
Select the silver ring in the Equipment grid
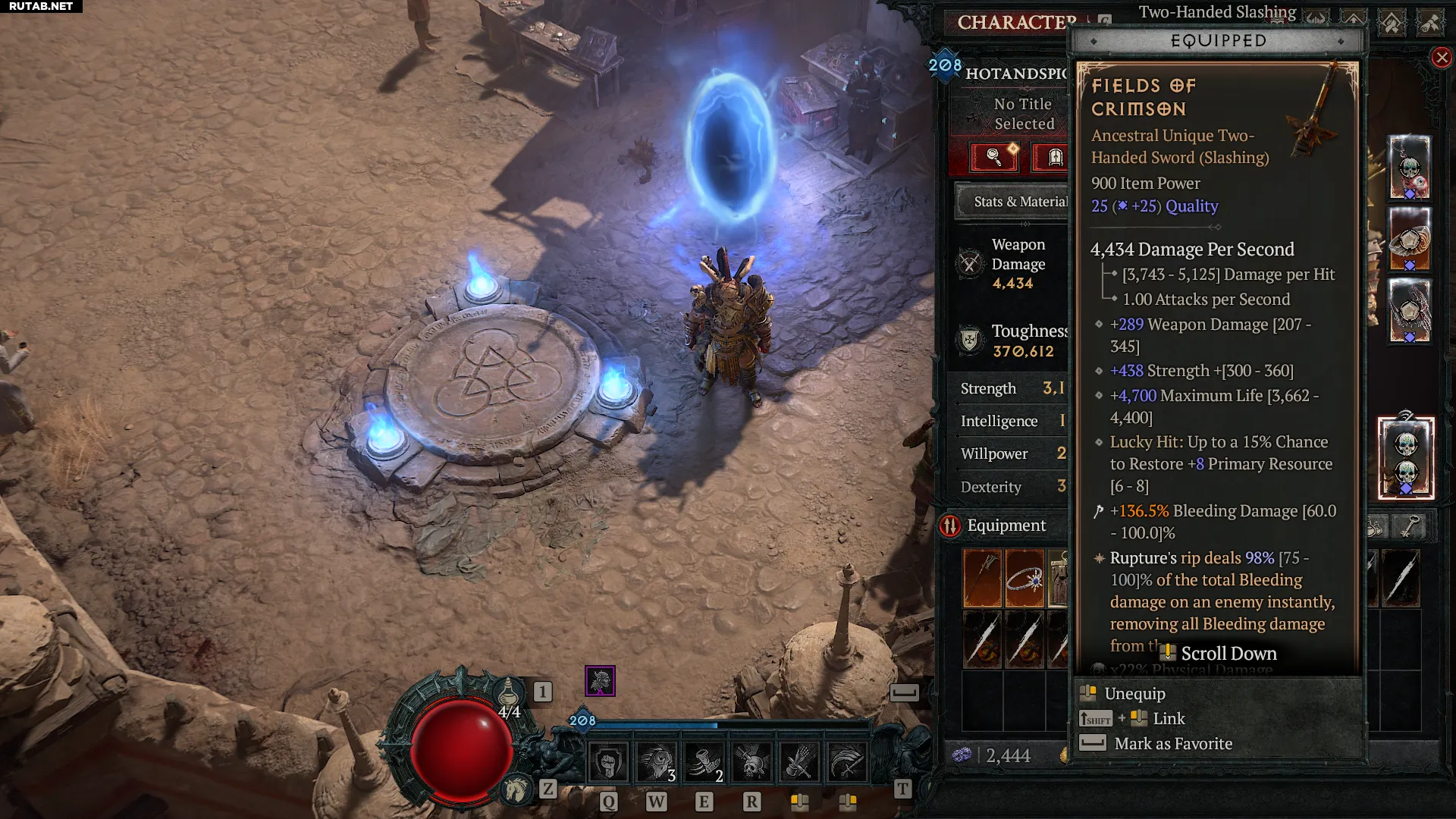[1025, 579]
